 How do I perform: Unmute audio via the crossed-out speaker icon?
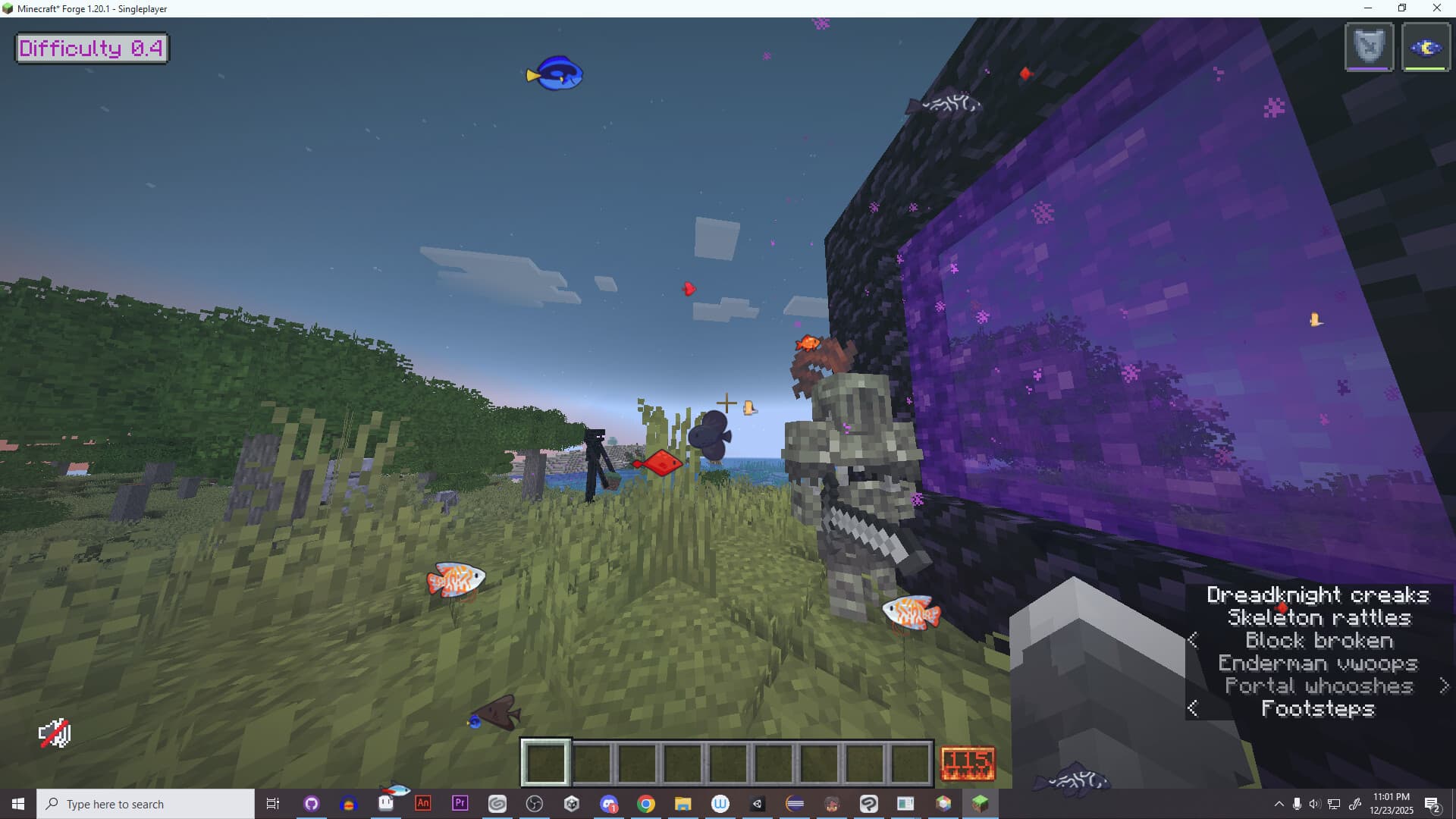55,733
